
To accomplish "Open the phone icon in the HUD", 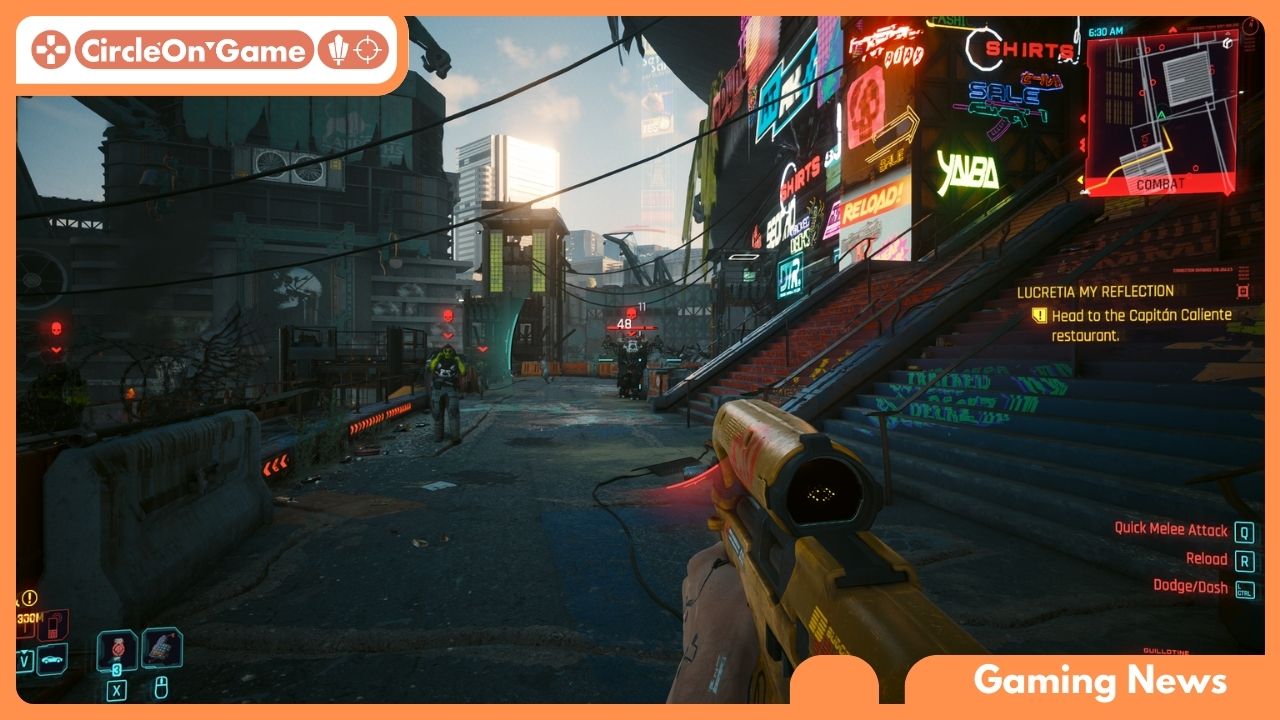I will 52,624.
